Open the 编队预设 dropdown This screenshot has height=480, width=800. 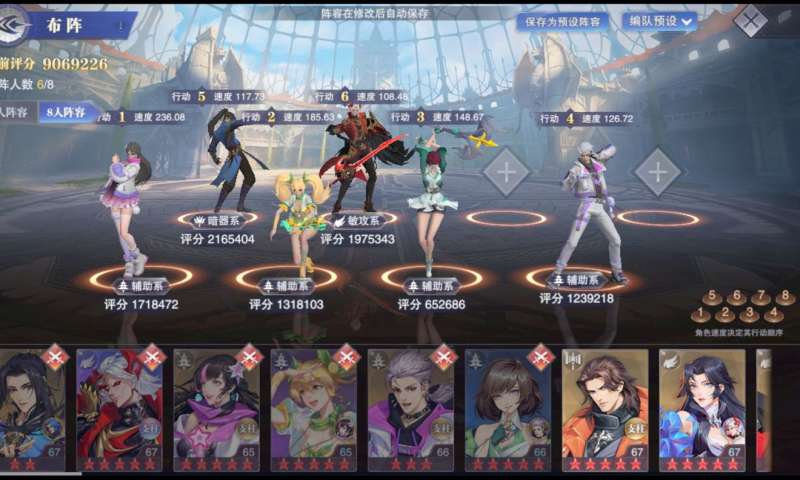[658, 21]
